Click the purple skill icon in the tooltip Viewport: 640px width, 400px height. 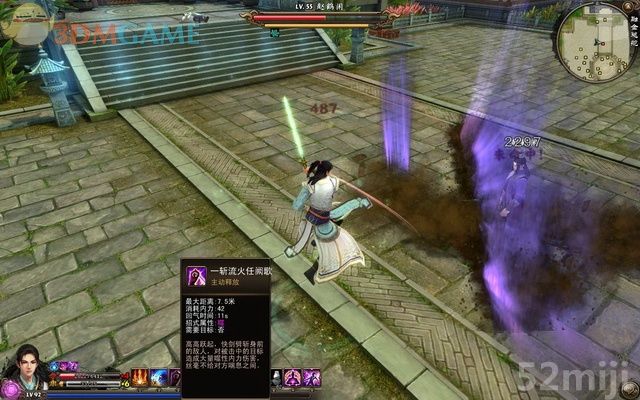pos(196,277)
